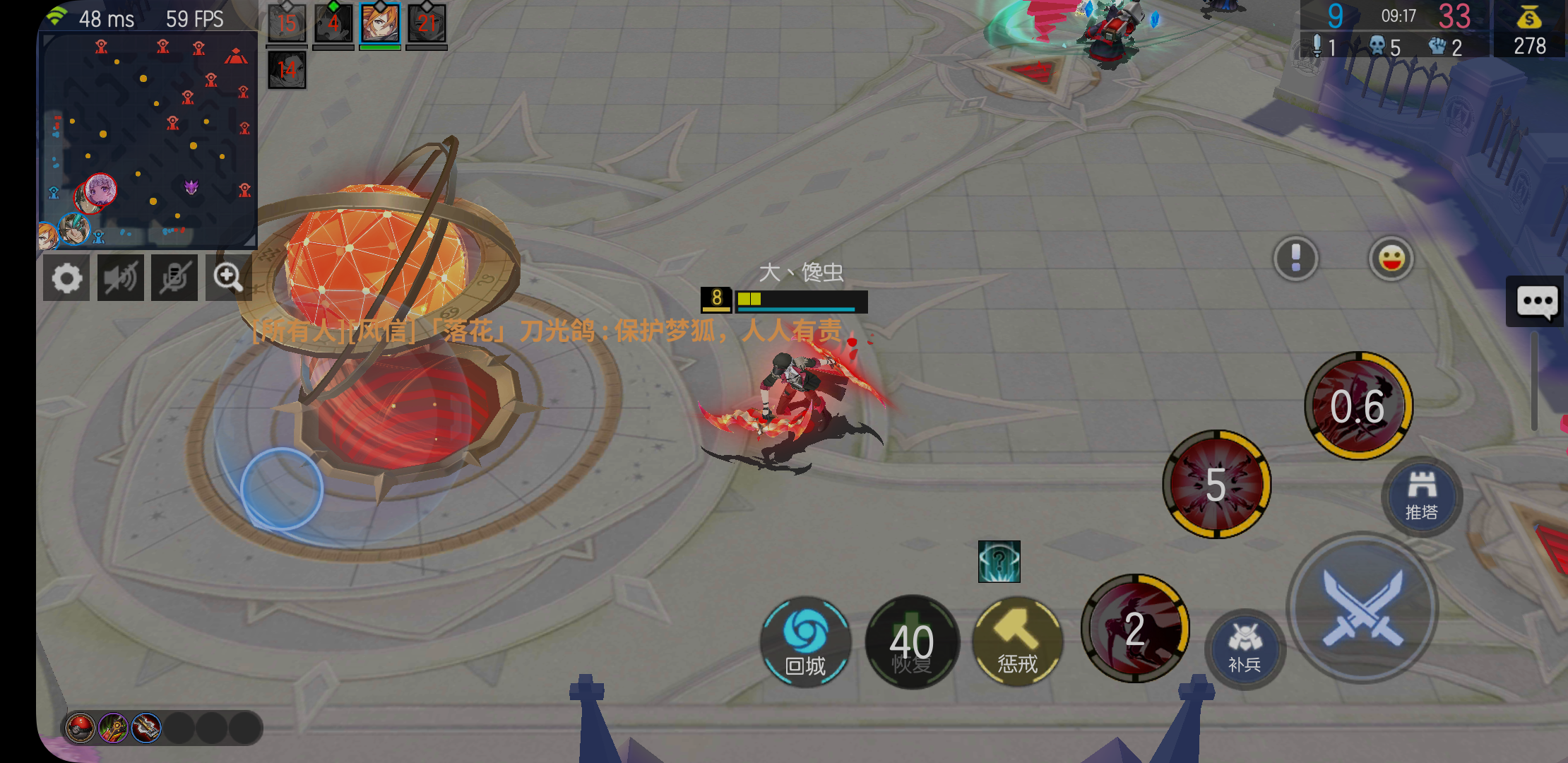Screen dimensions: 1568x763
Task: Tap the unknown question-mark skill slot
Action: pos(998,562)
